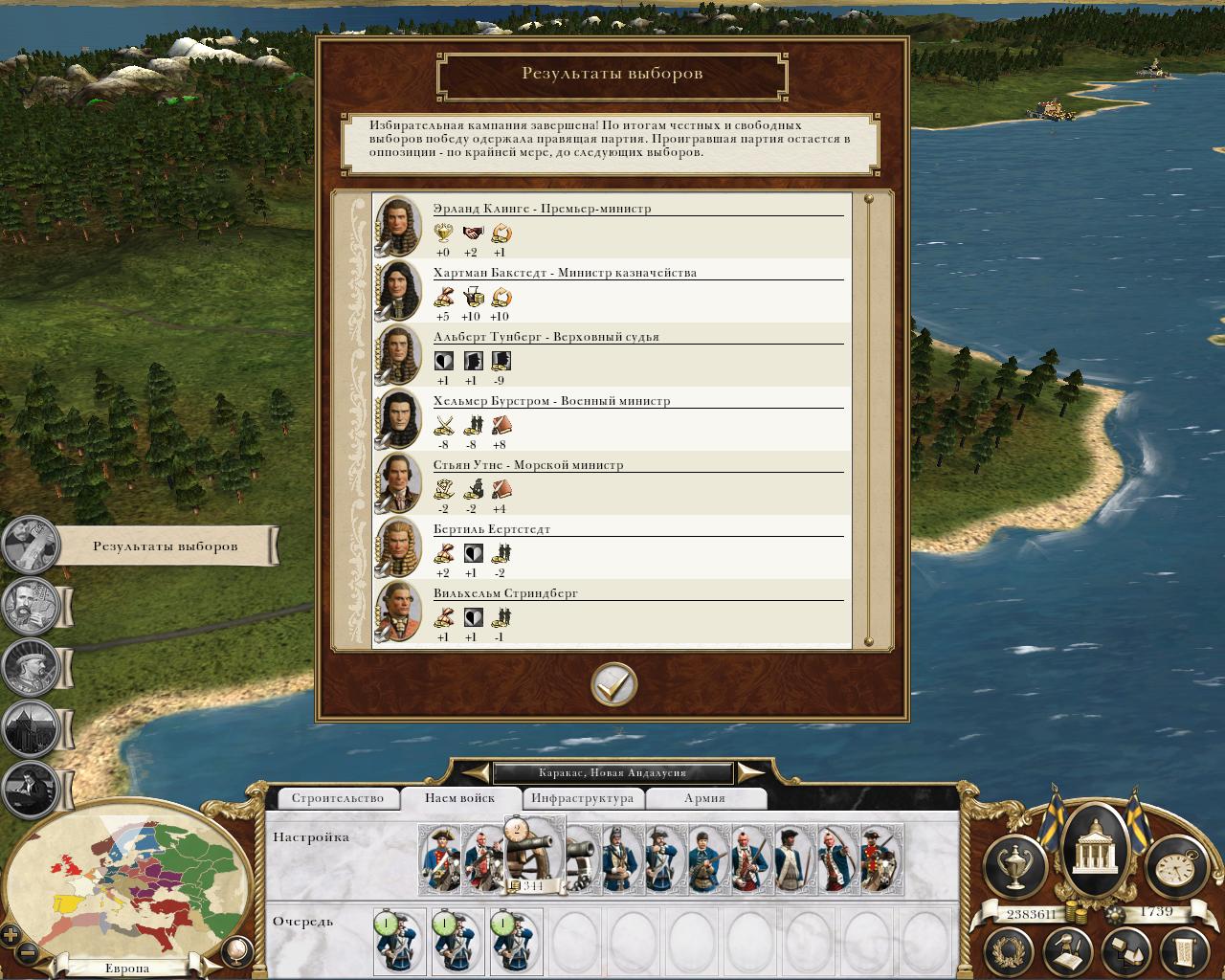1225x980 pixels.
Task: Switch to the Инфраструктура tab
Action: 582,798
